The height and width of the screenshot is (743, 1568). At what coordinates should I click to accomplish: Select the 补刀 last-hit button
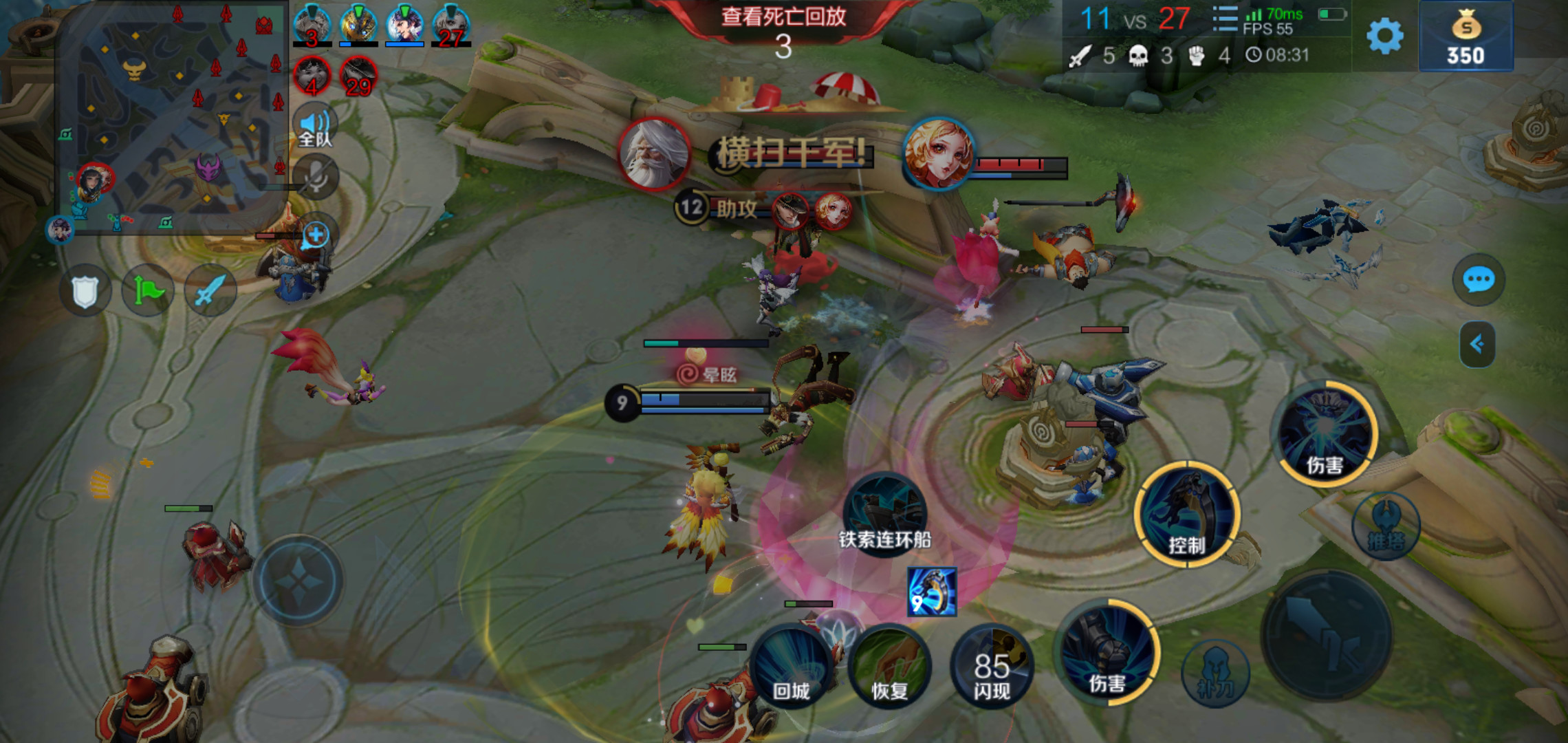click(1215, 674)
